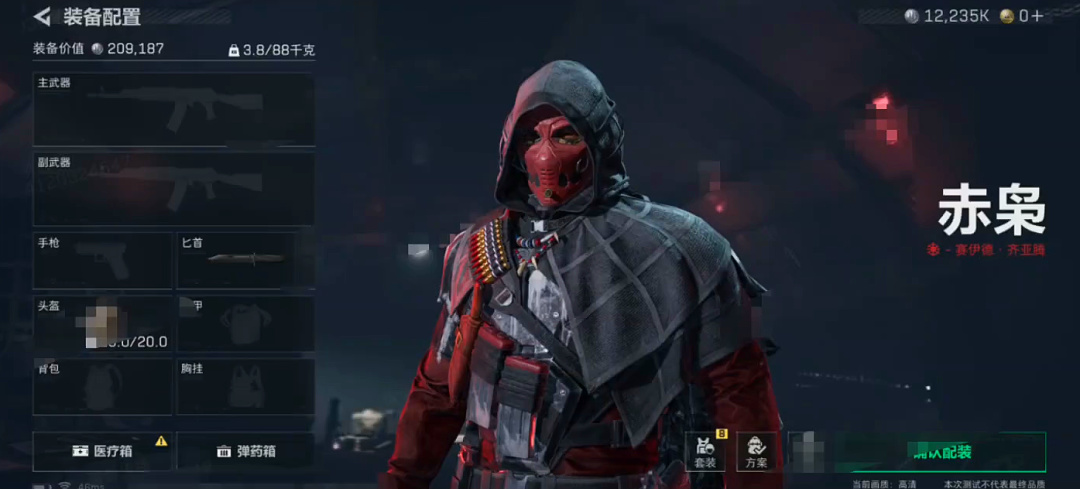
Task: Confirm the loadout with the green 配装 button
Action: point(940,452)
